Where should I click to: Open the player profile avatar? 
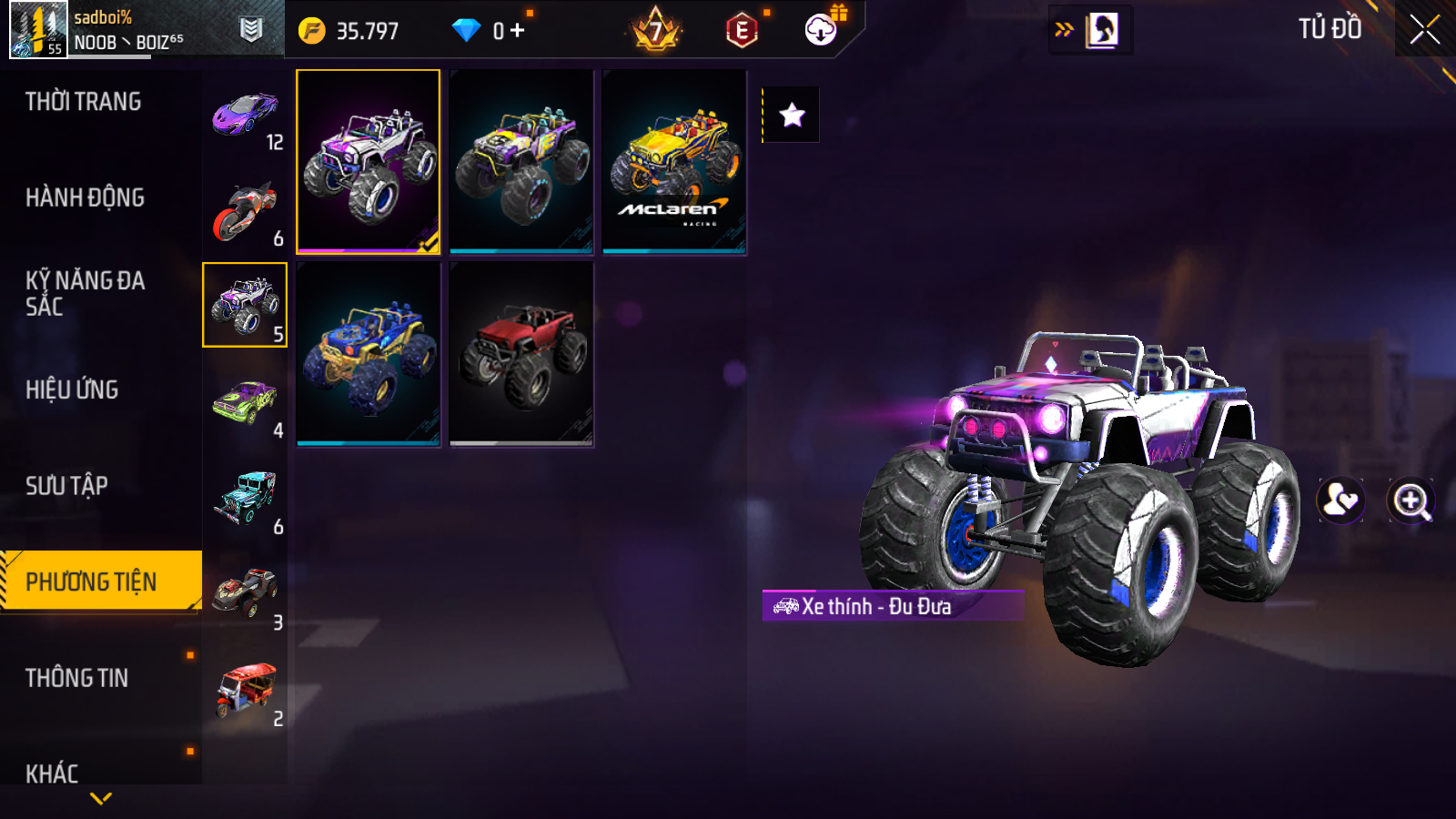[x=38, y=29]
